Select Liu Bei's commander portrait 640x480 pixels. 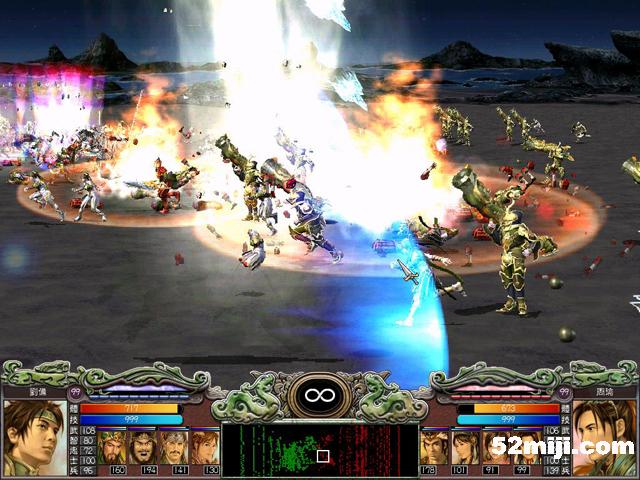[x=34, y=436]
